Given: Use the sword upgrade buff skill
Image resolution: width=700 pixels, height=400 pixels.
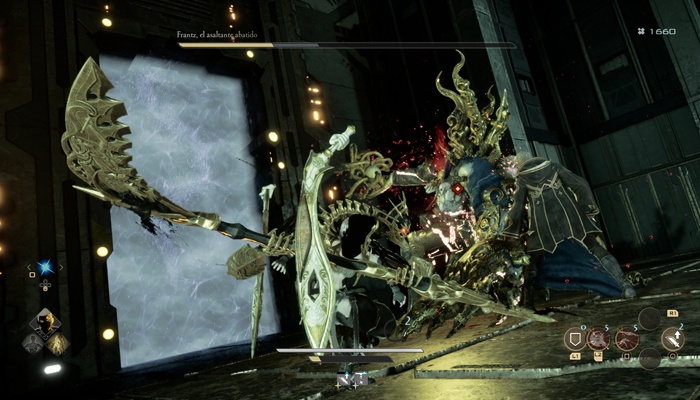Looking at the screenshot, I should [672, 339].
